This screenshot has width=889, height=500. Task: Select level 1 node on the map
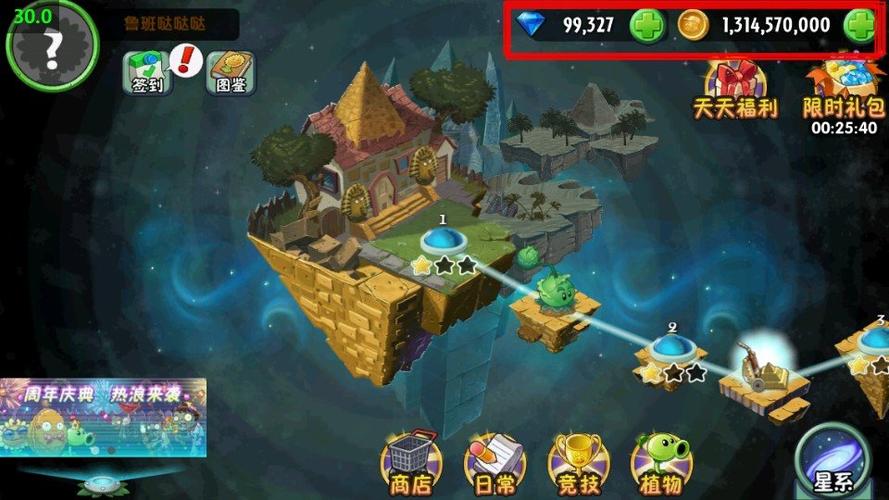click(441, 240)
